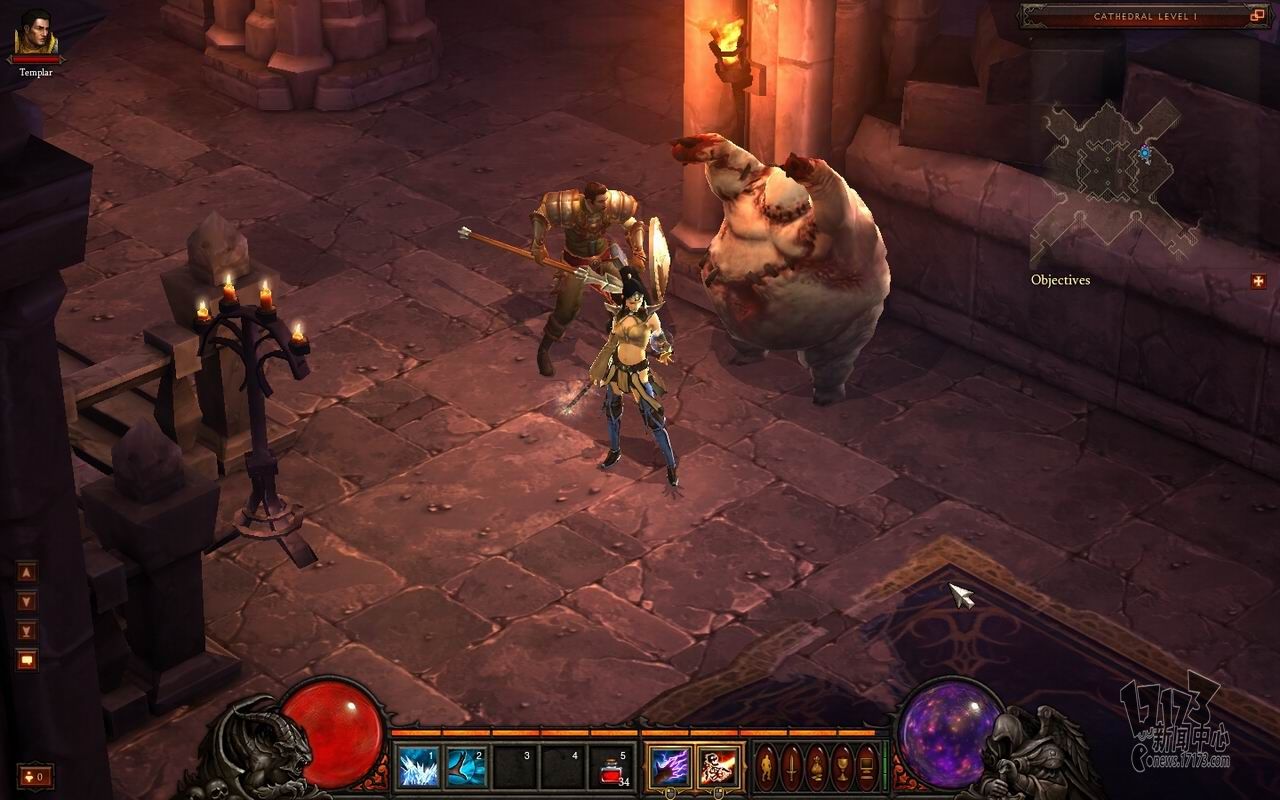Click the Templar follower portrait
This screenshot has height=800, width=1280.
36,33
